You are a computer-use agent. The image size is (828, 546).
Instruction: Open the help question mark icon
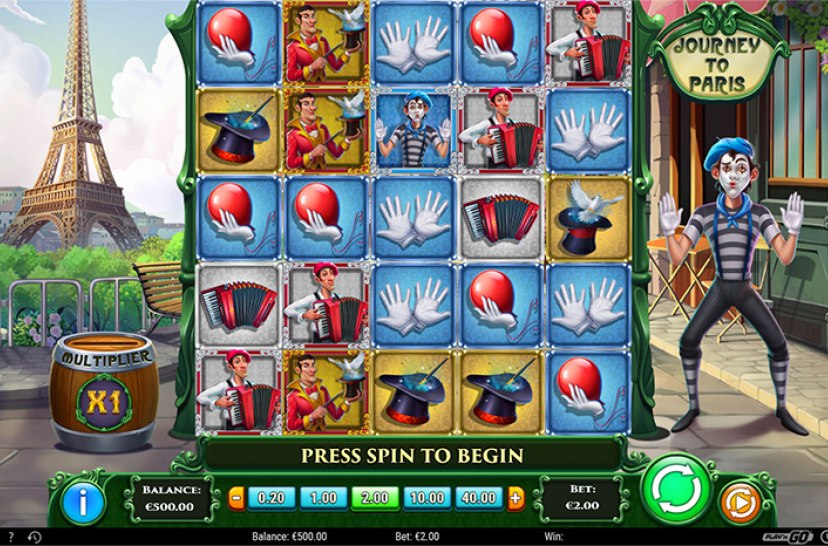(x=10, y=537)
